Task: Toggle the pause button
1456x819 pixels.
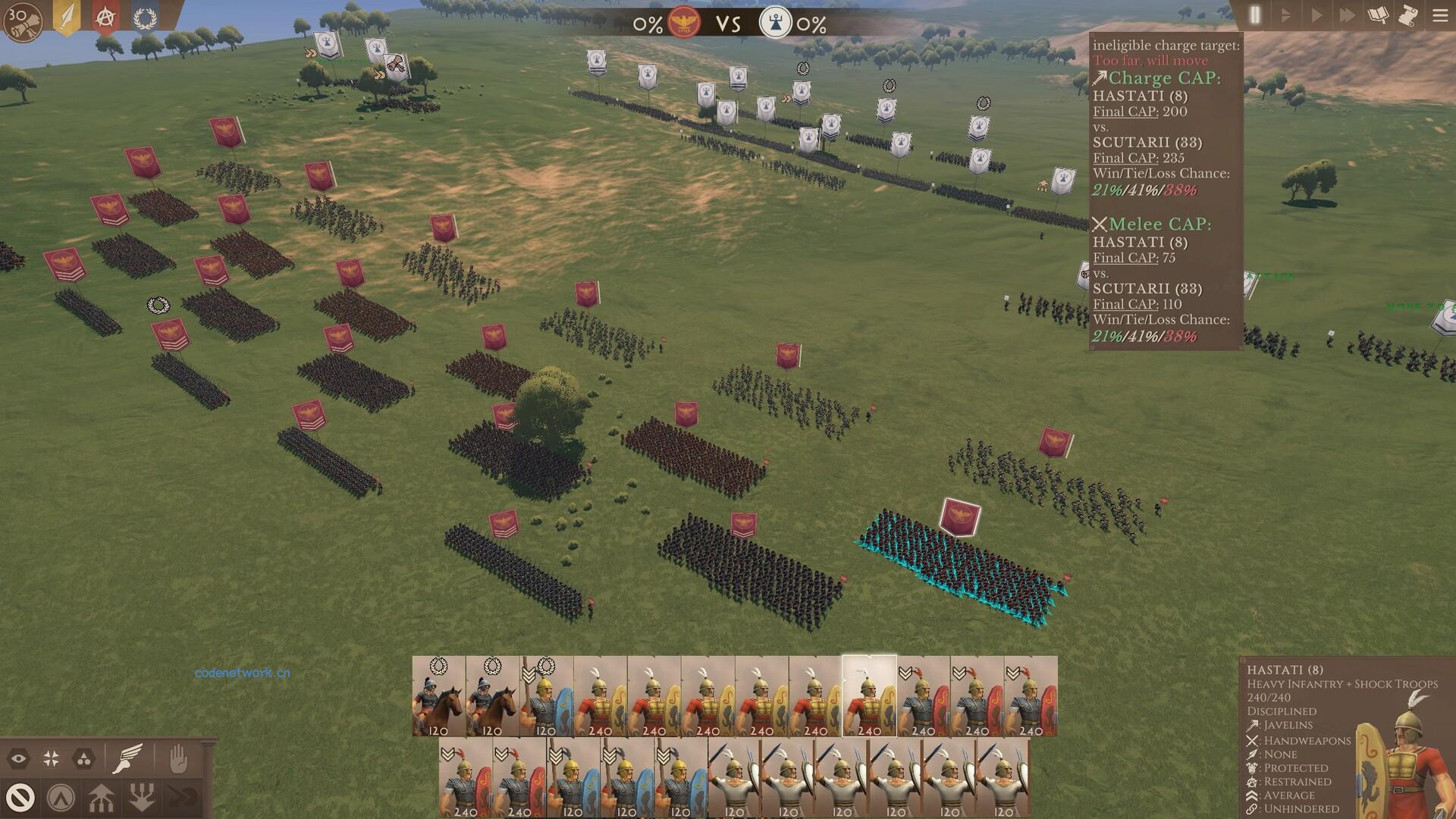Action: point(1255,15)
